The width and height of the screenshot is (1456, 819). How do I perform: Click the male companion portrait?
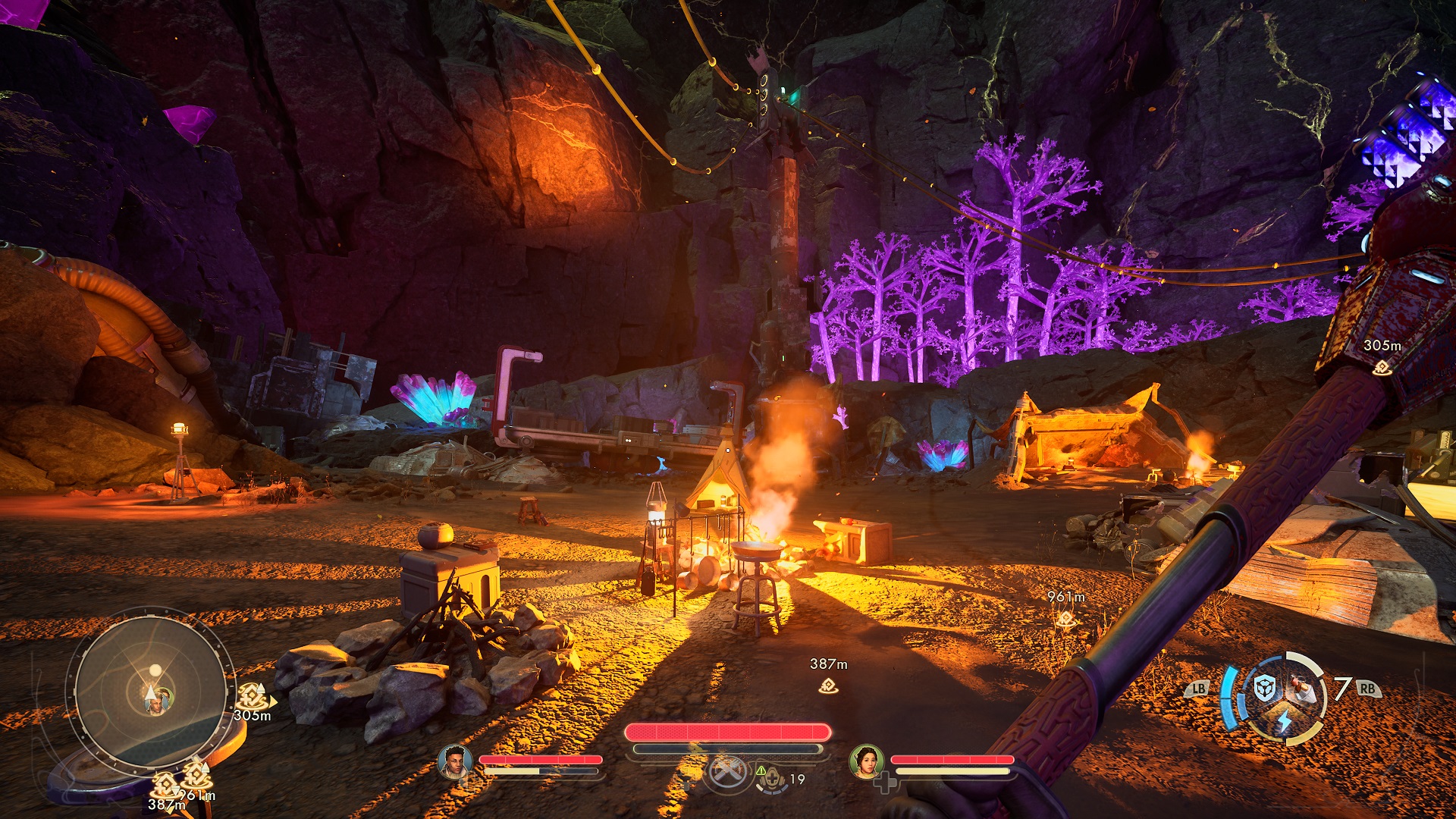(455, 761)
